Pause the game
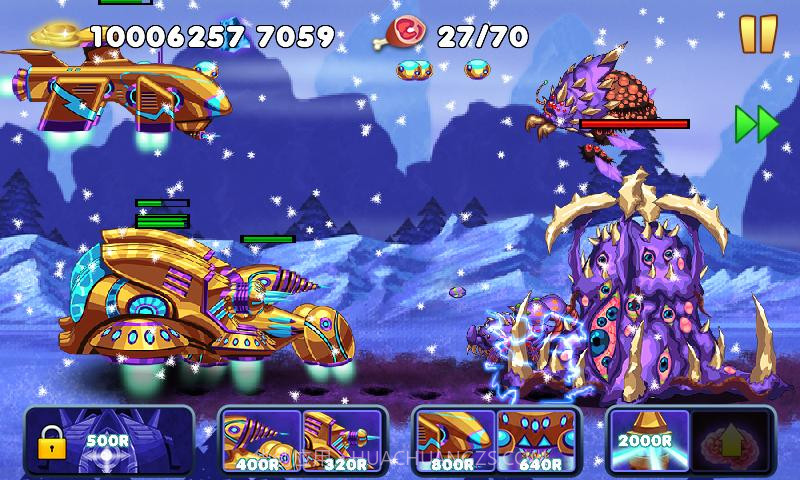The width and height of the screenshot is (800, 480). 757,33
